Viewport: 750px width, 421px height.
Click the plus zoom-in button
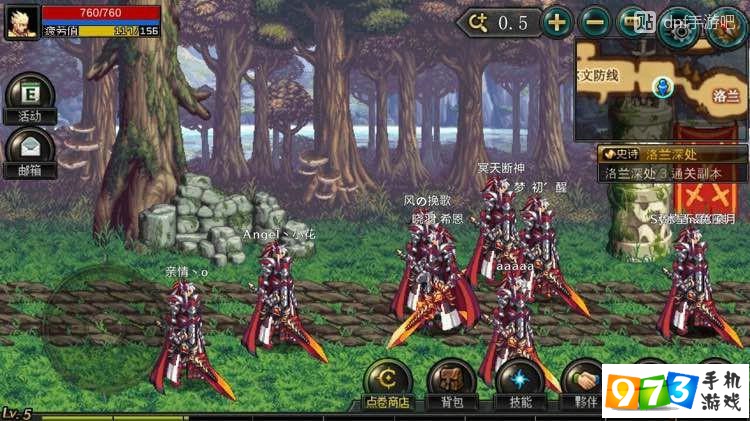pos(557,22)
